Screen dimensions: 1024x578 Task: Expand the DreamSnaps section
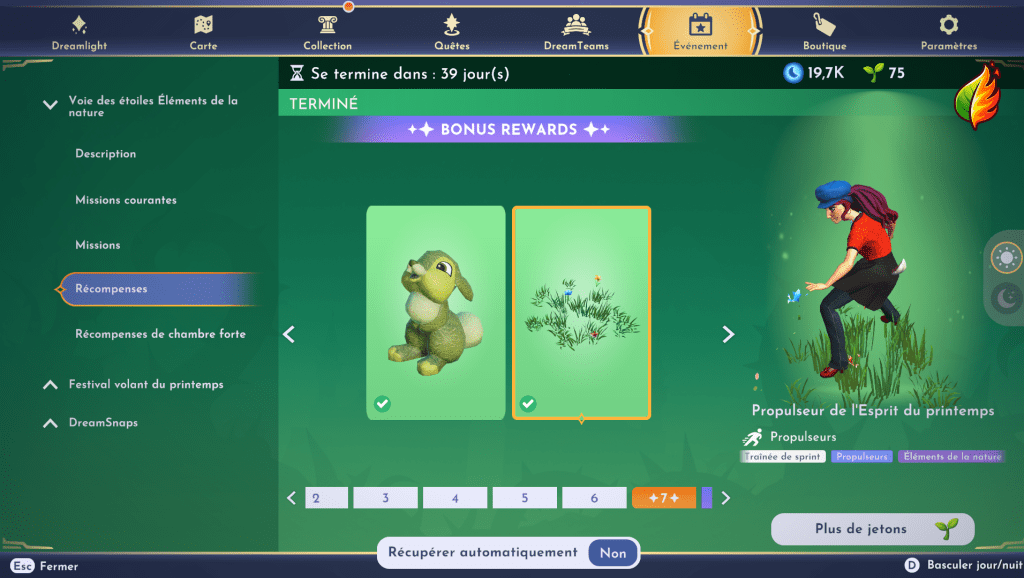[x=103, y=423]
